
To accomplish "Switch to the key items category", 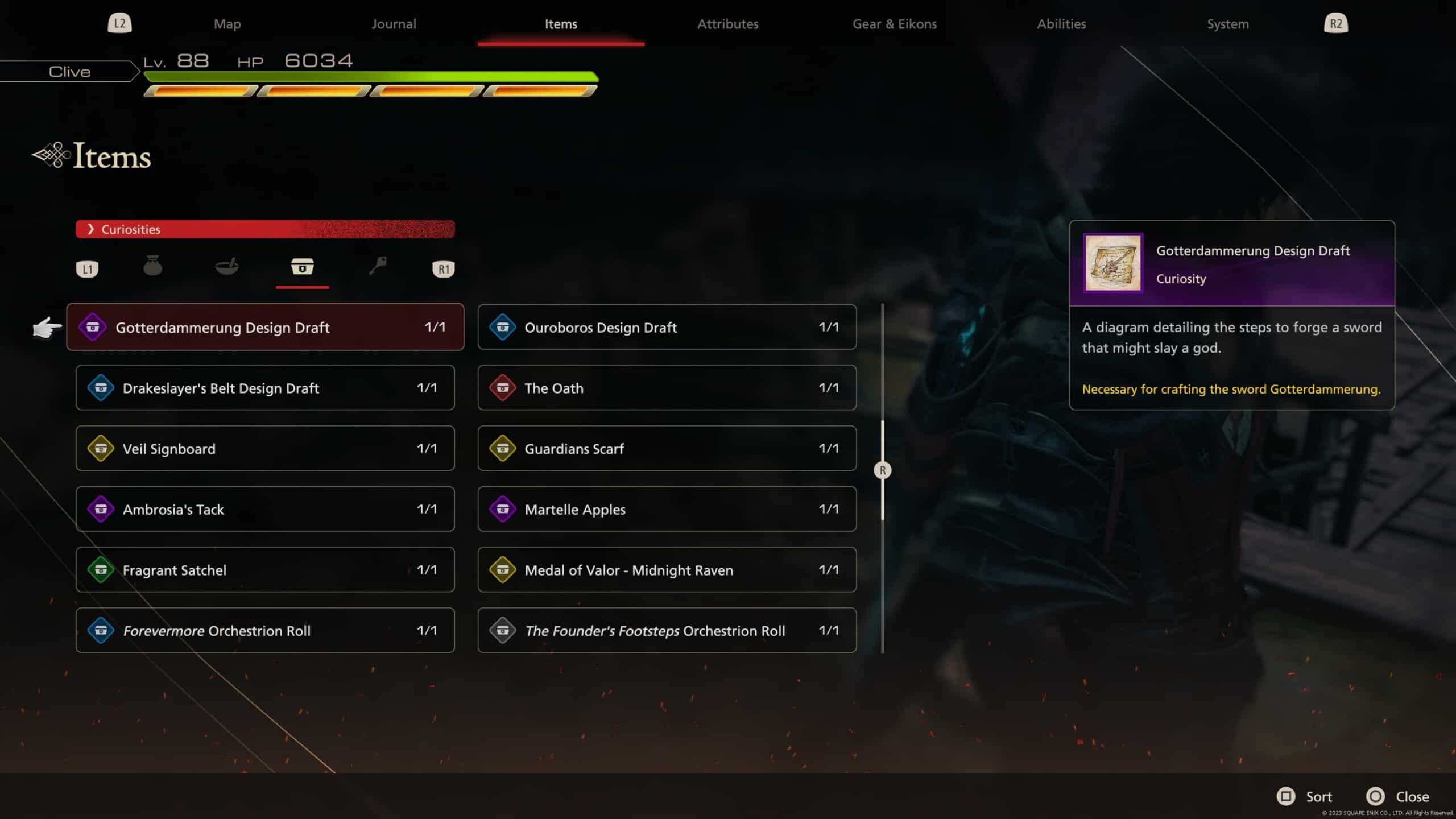I will (x=378, y=266).
